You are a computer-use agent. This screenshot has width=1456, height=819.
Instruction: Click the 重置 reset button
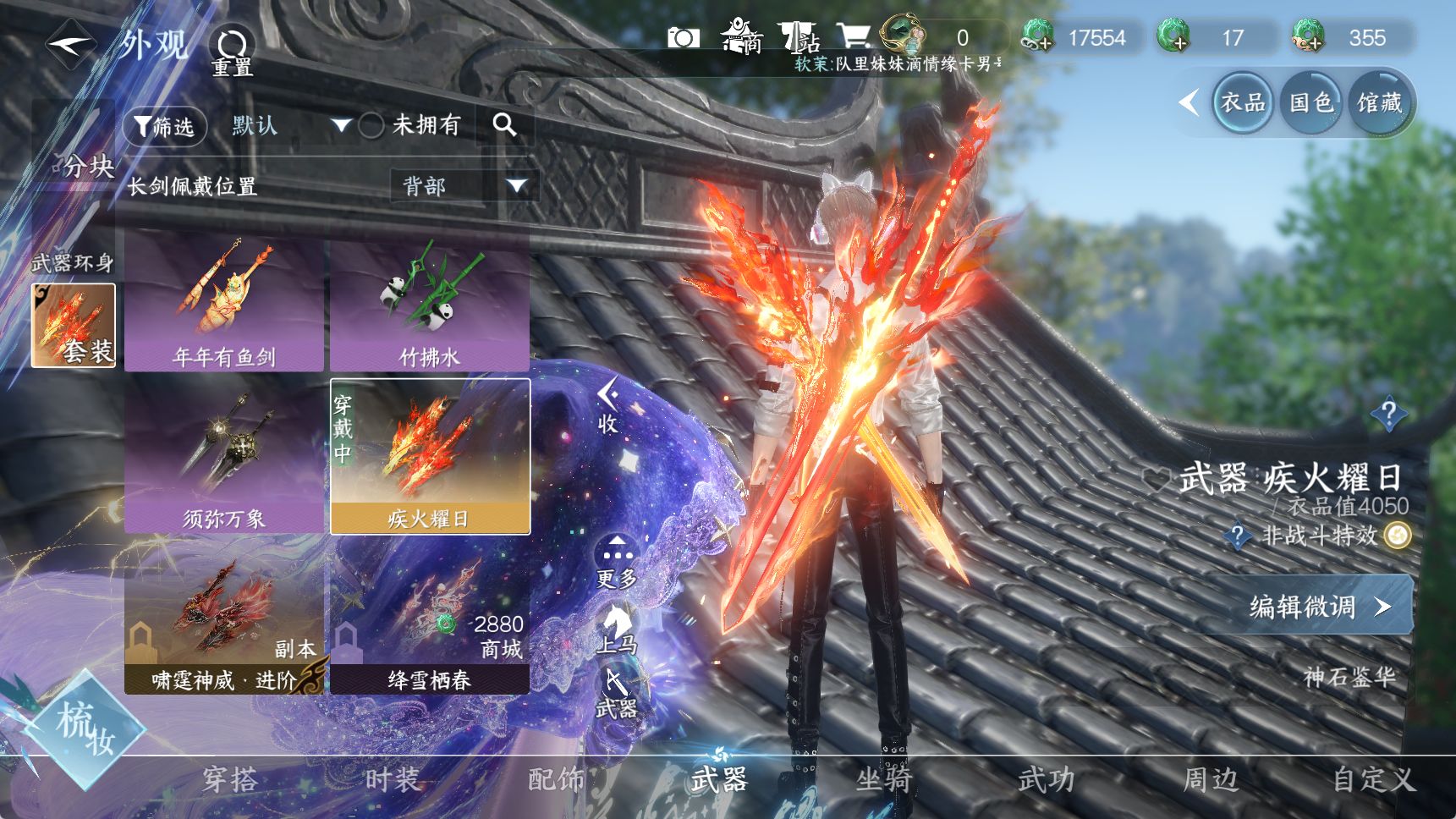tap(232, 52)
